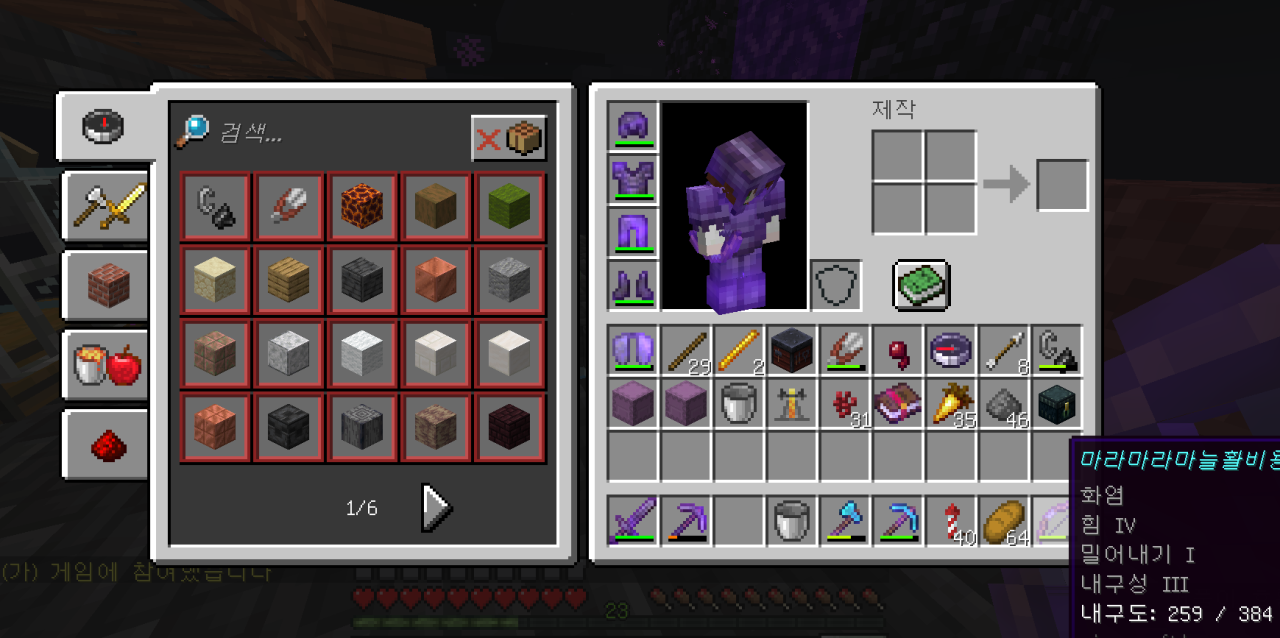Switch to the redstone recipes tab
The width and height of the screenshot is (1280, 638).
point(106,445)
